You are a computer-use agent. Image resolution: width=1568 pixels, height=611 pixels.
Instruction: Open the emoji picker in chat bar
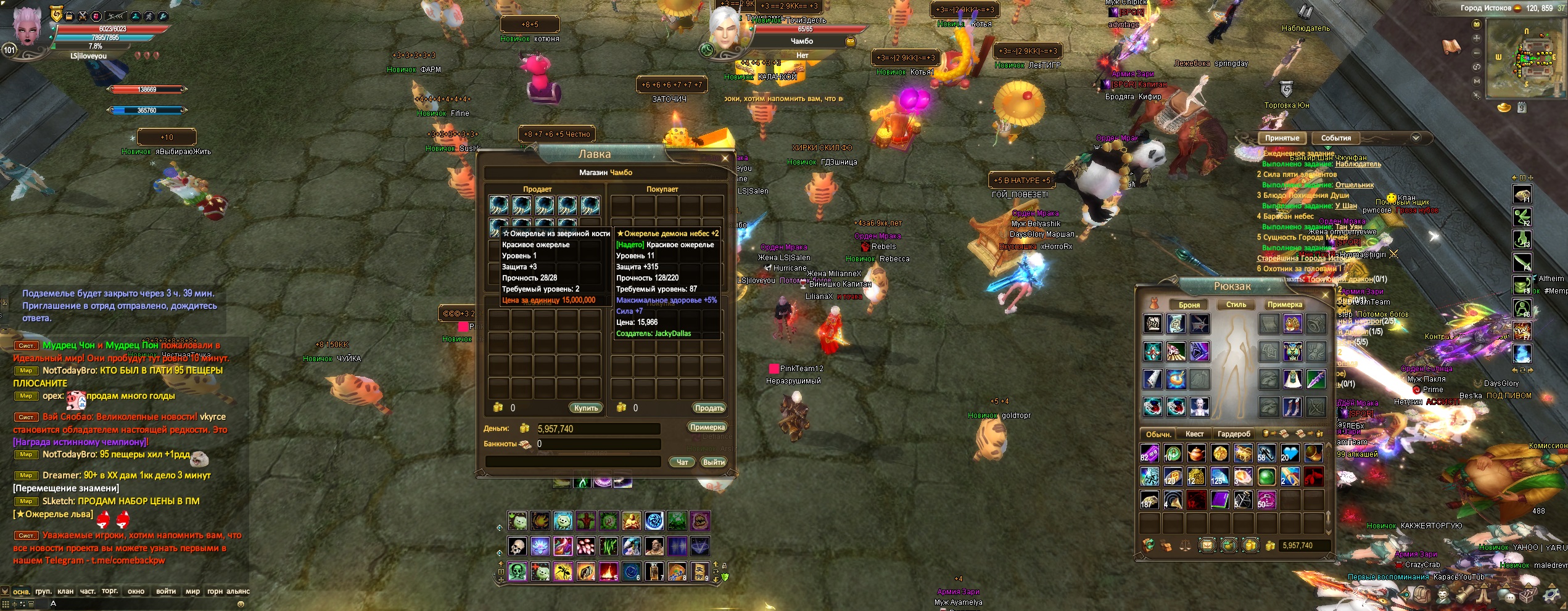241,604
